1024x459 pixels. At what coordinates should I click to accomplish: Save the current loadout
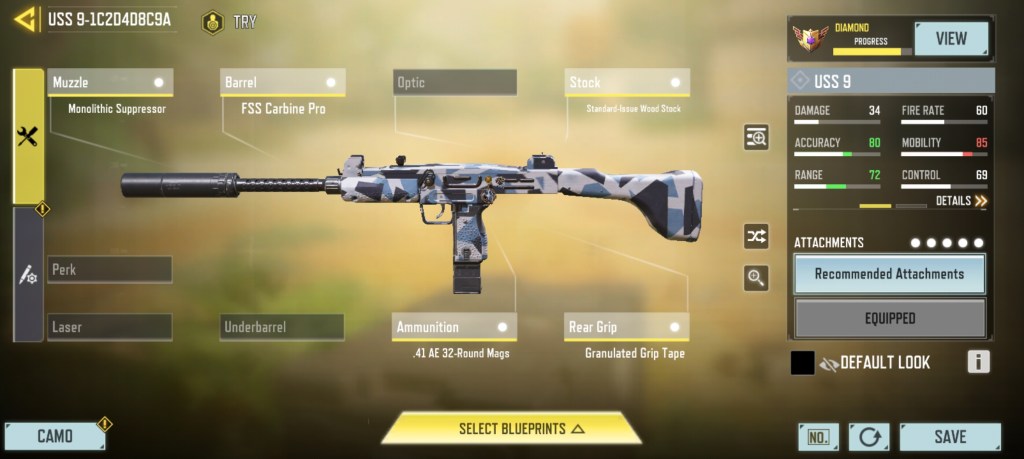click(949, 437)
